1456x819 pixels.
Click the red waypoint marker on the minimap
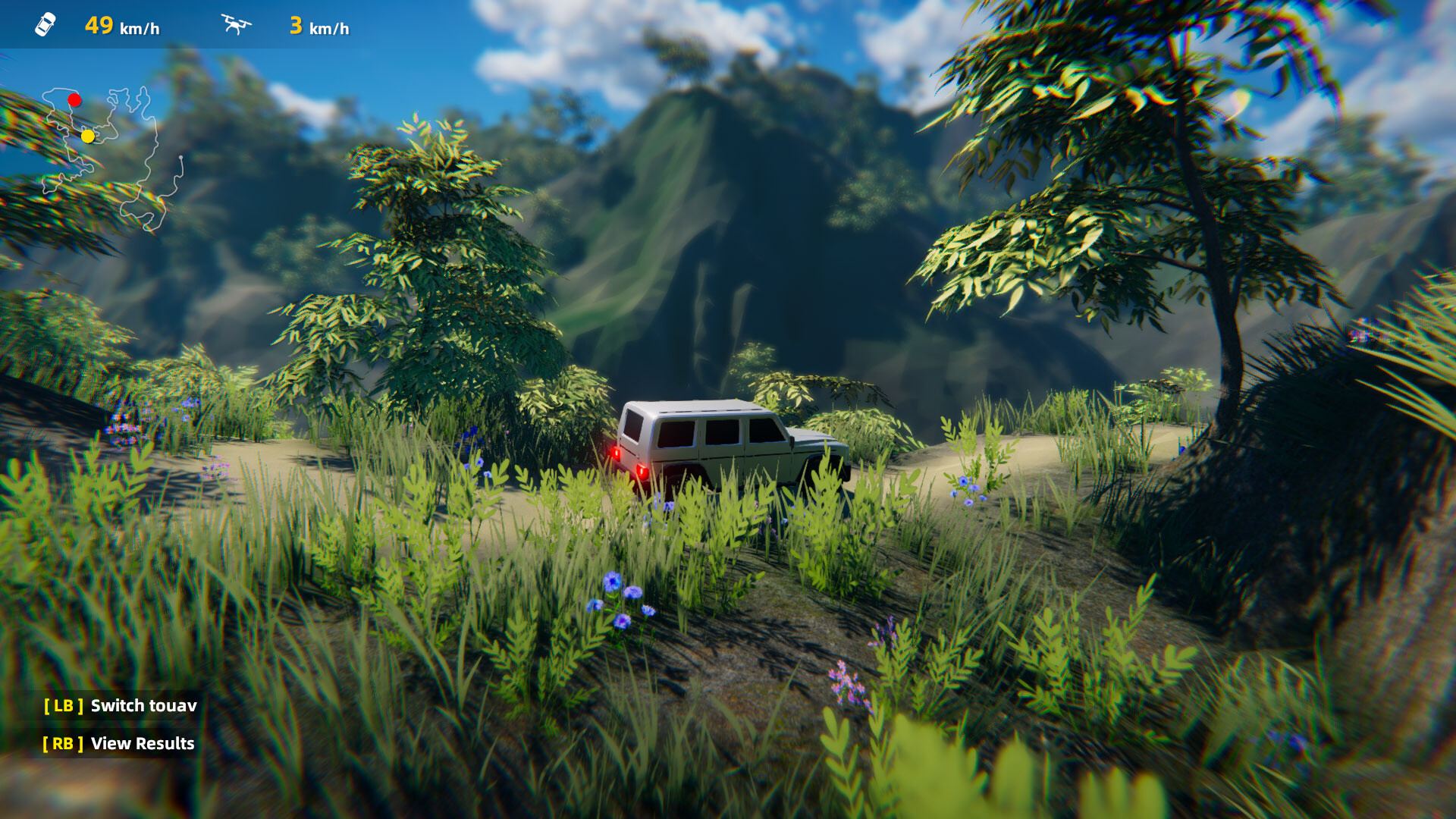tap(74, 99)
